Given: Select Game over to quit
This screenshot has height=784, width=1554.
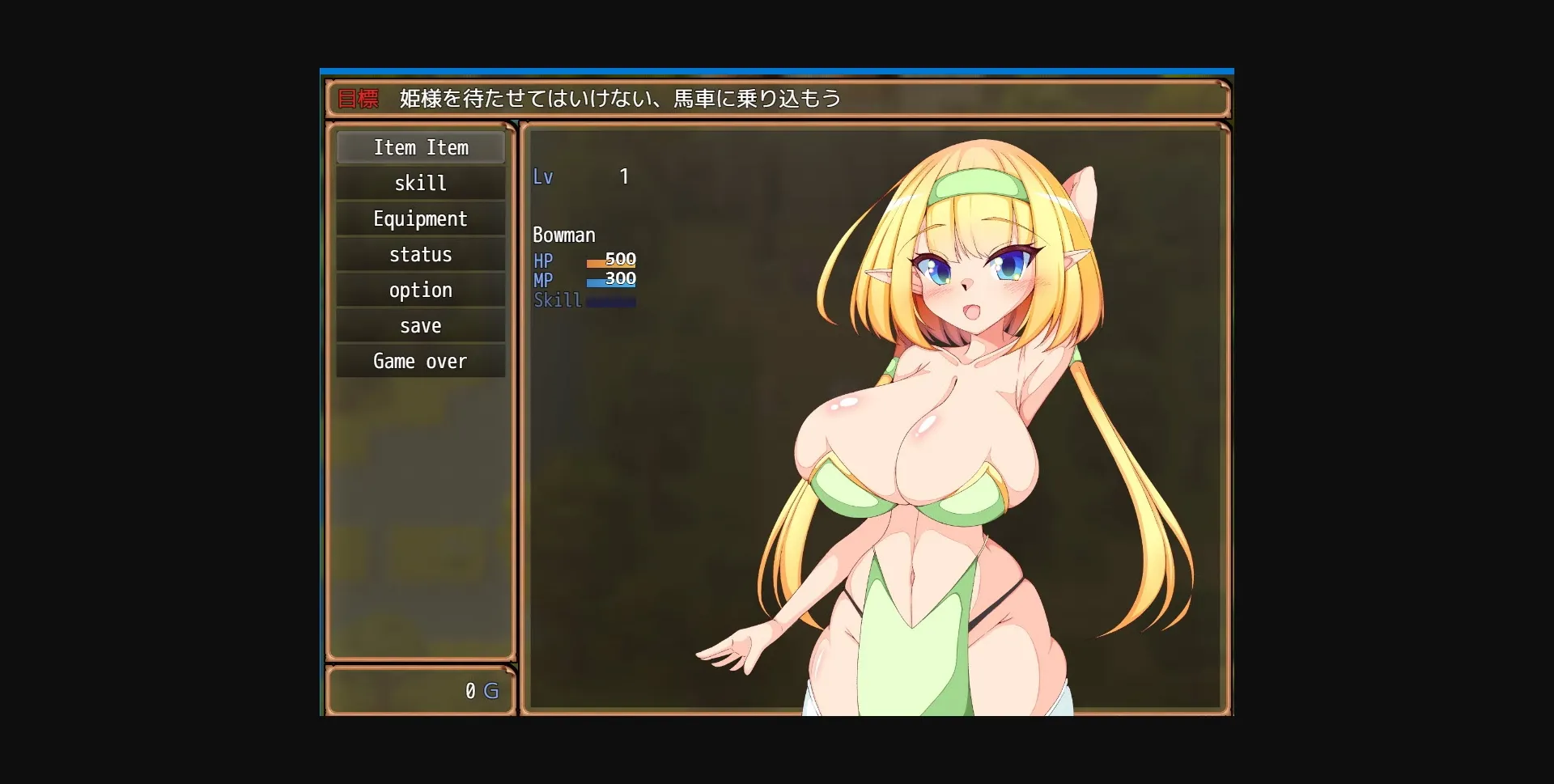Looking at the screenshot, I should (418, 361).
